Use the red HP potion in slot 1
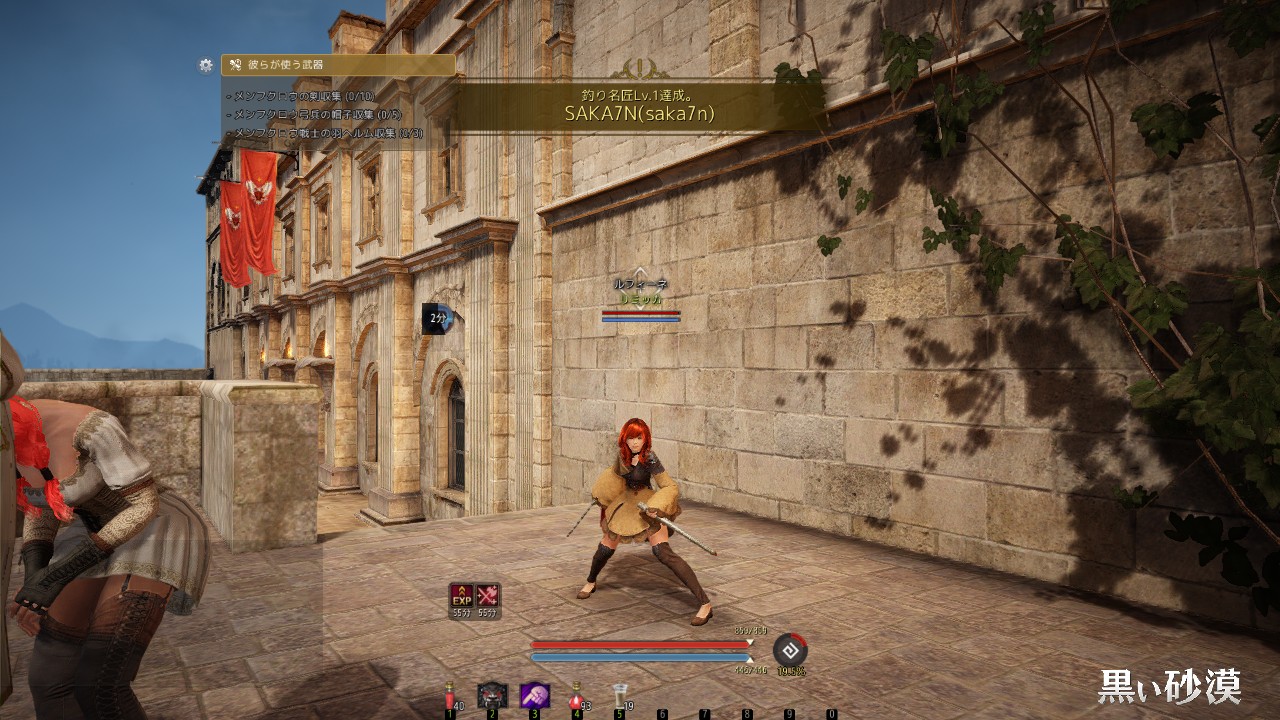The width and height of the screenshot is (1280, 720). click(450, 694)
